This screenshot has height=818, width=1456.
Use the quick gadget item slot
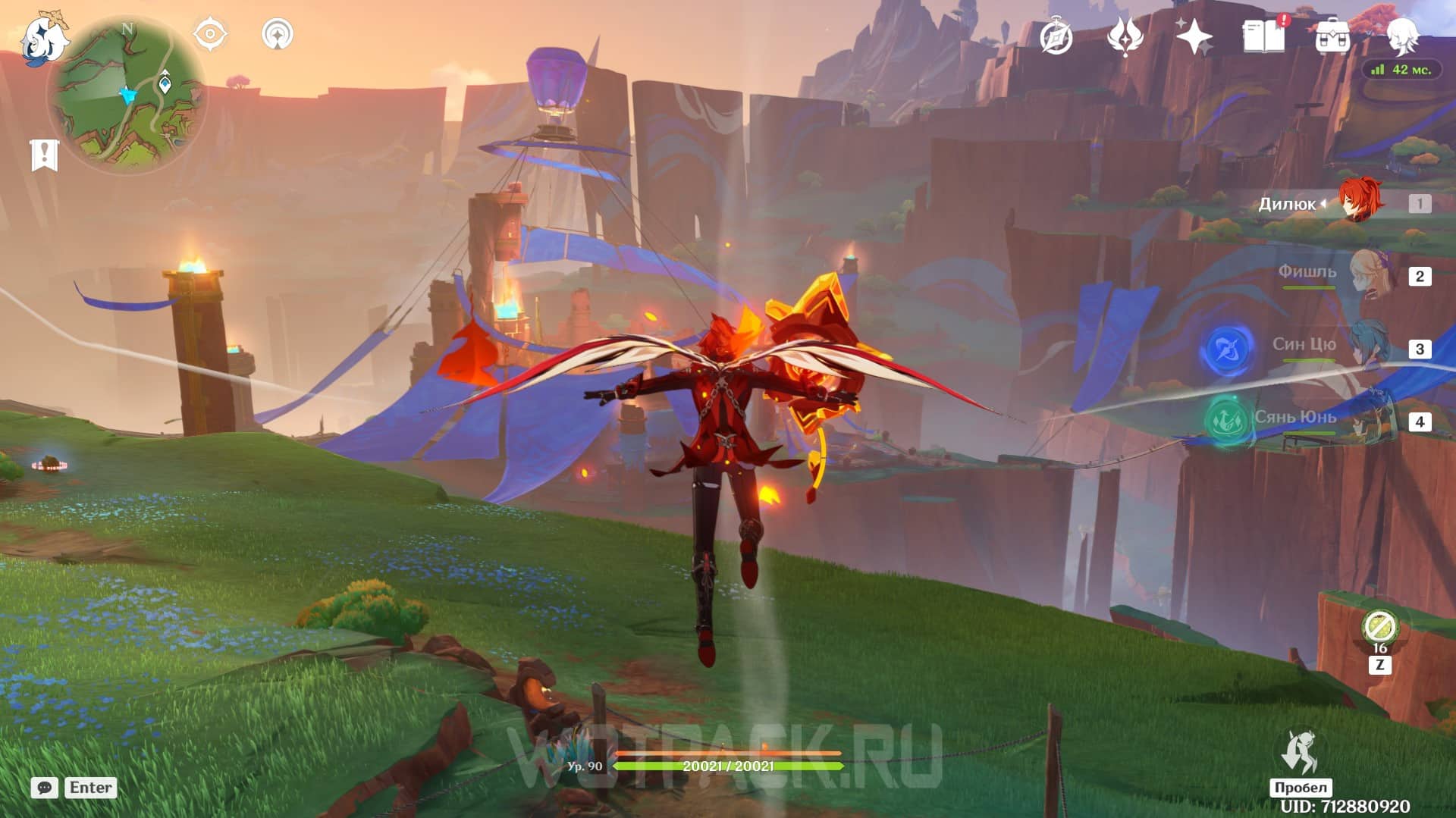click(1379, 628)
